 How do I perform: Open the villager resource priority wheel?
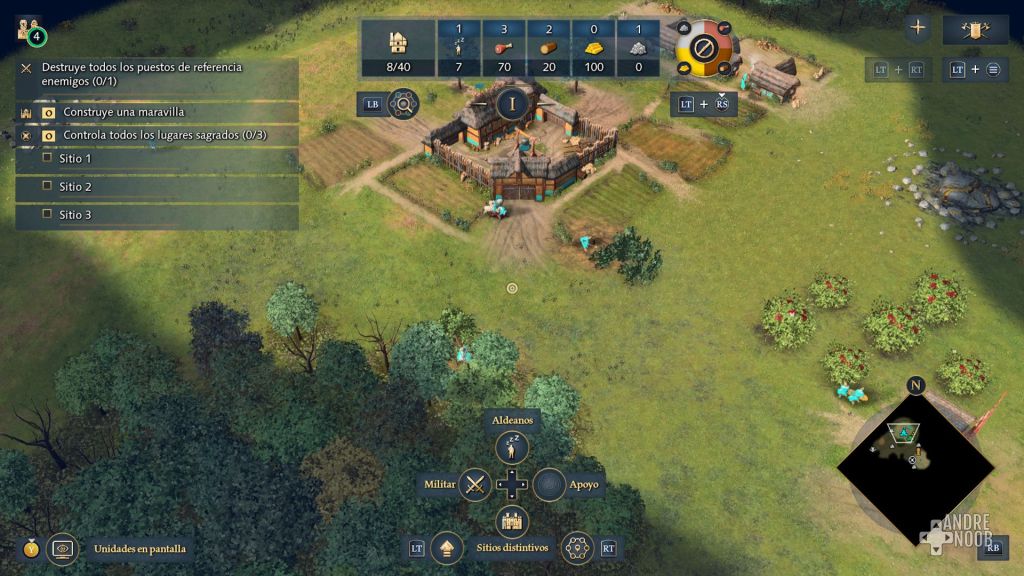(x=705, y=46)
